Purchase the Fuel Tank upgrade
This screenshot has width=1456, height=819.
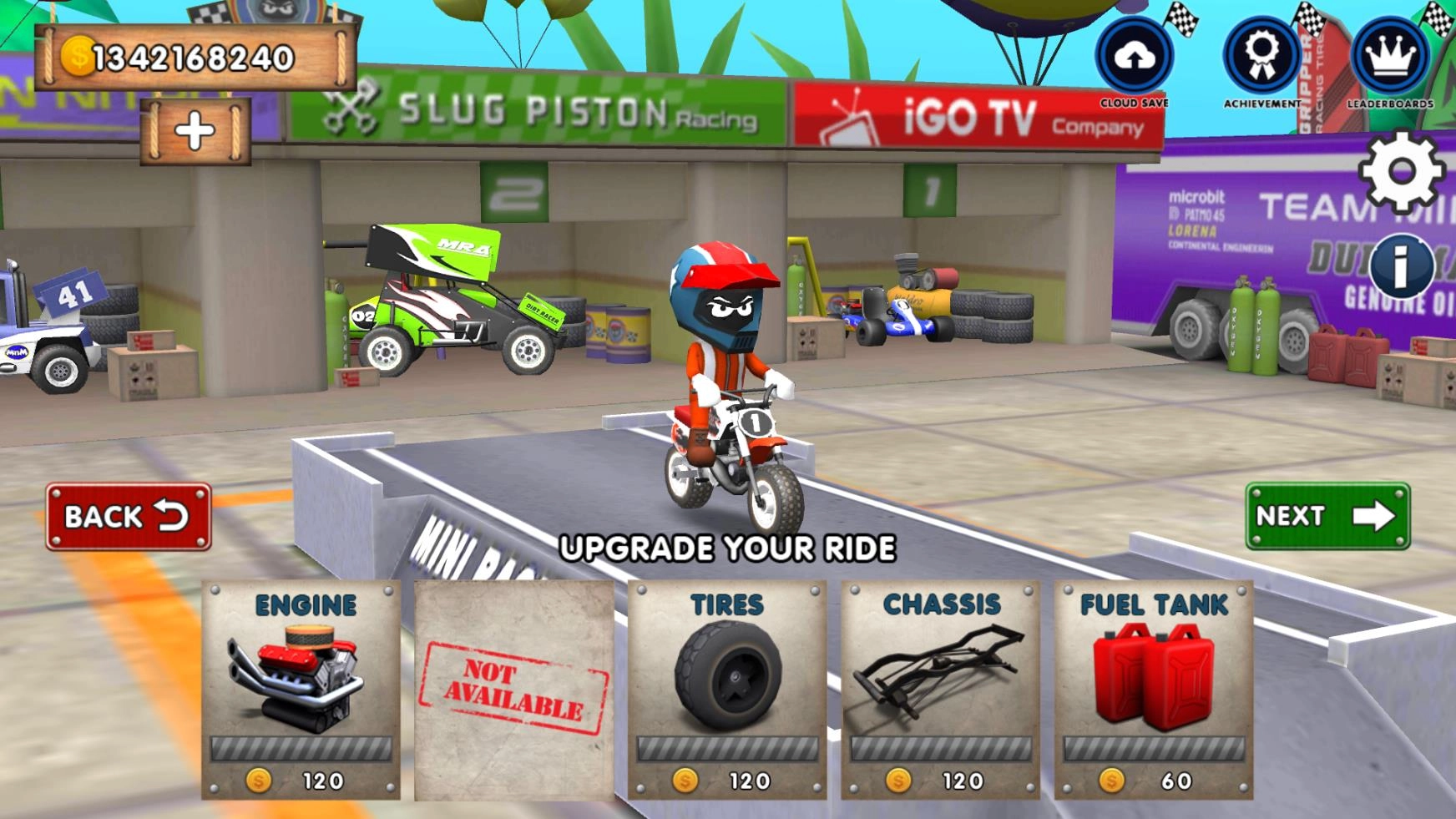[1154, 690]
